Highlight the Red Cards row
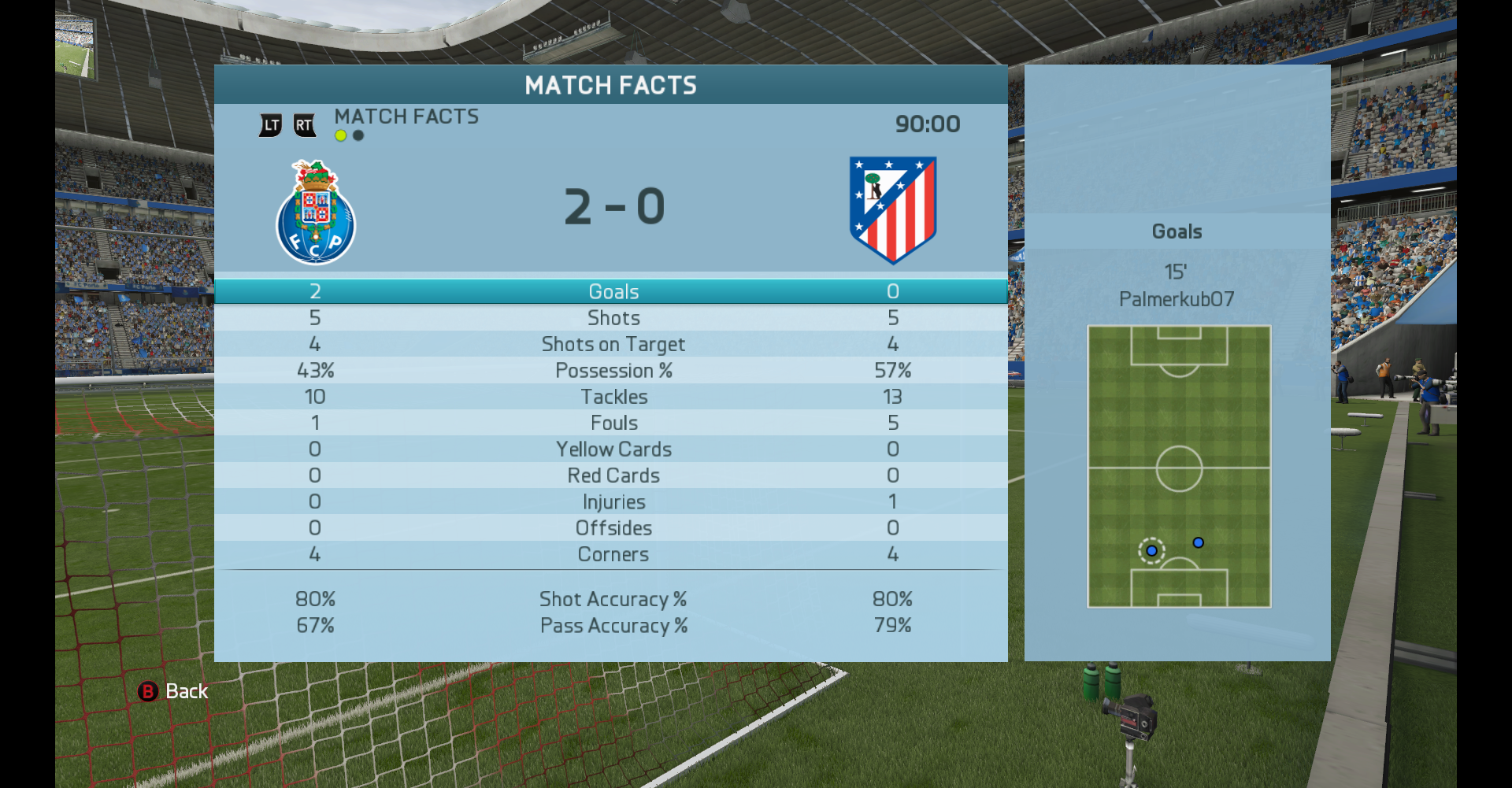The width and height of the screenshot is (1512, 788). point(612,475)
